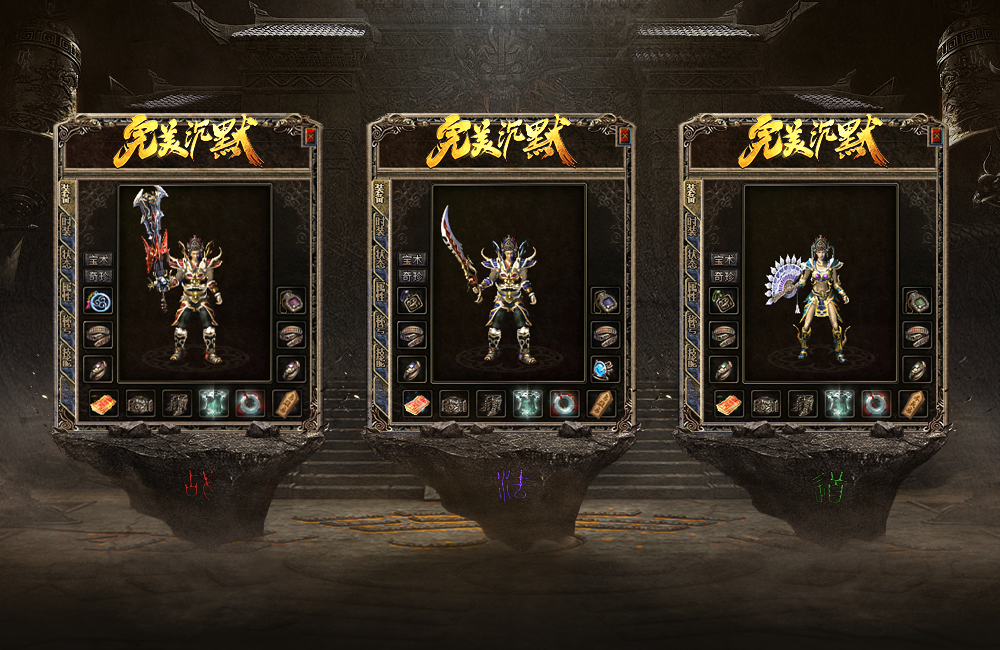Select the glowing blue gem ring slot
The height and width of the screenshot is (650, 1000).
[x=604, y=368]
